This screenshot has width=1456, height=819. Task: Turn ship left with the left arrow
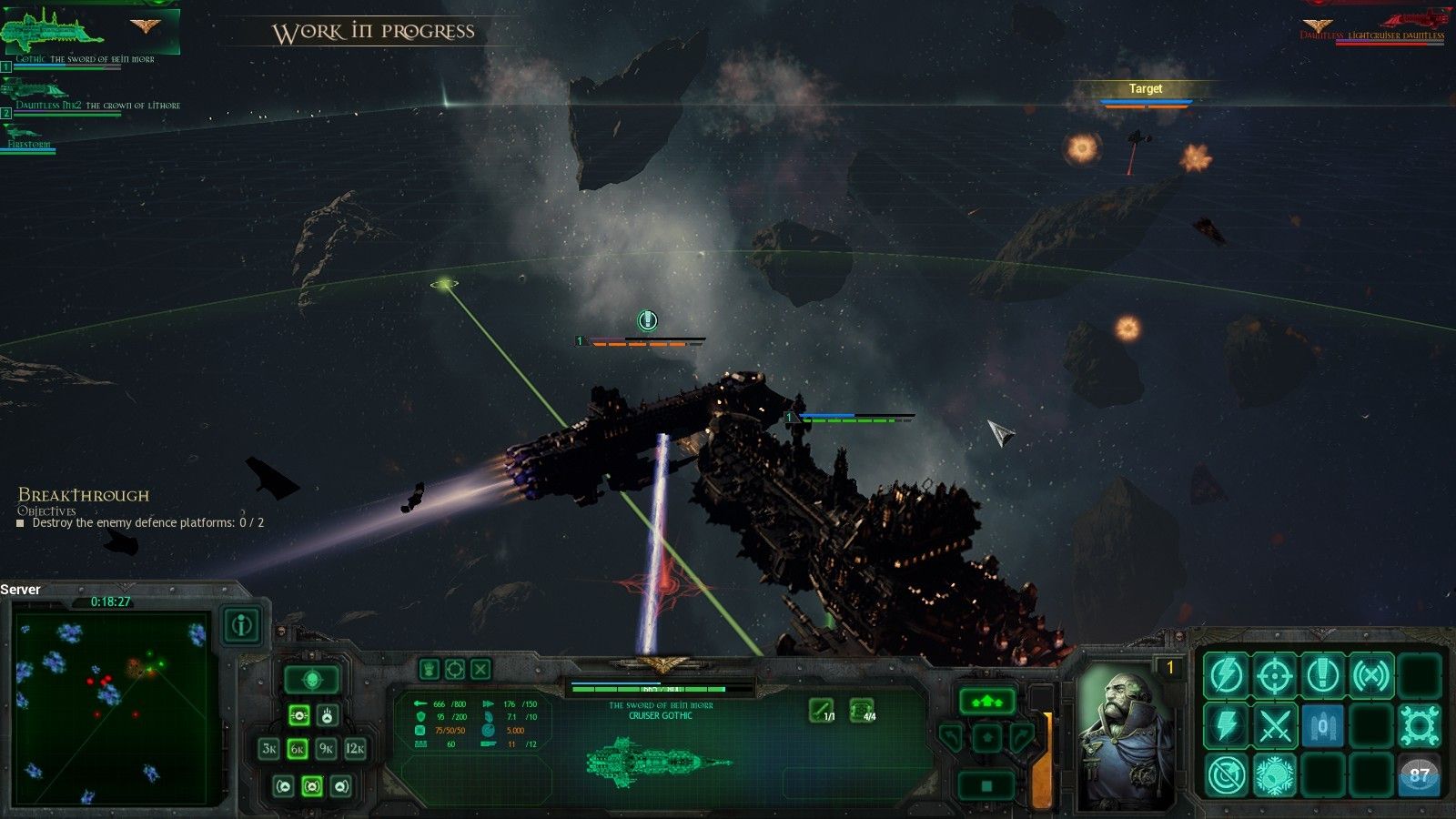point(951,735)
